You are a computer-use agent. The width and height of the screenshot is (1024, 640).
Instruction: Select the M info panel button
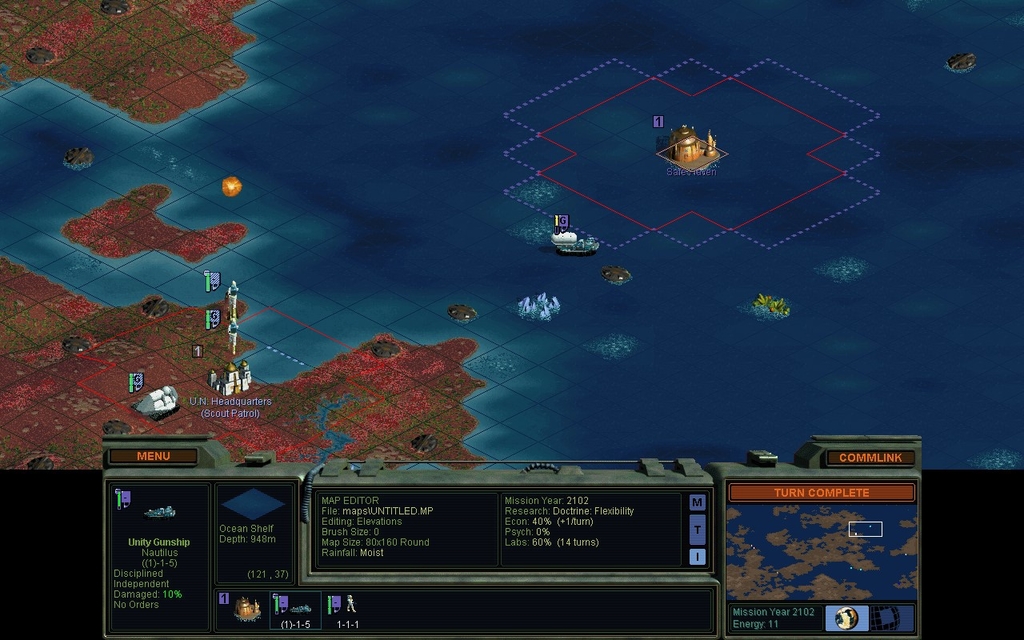click(x=697, y=503)
